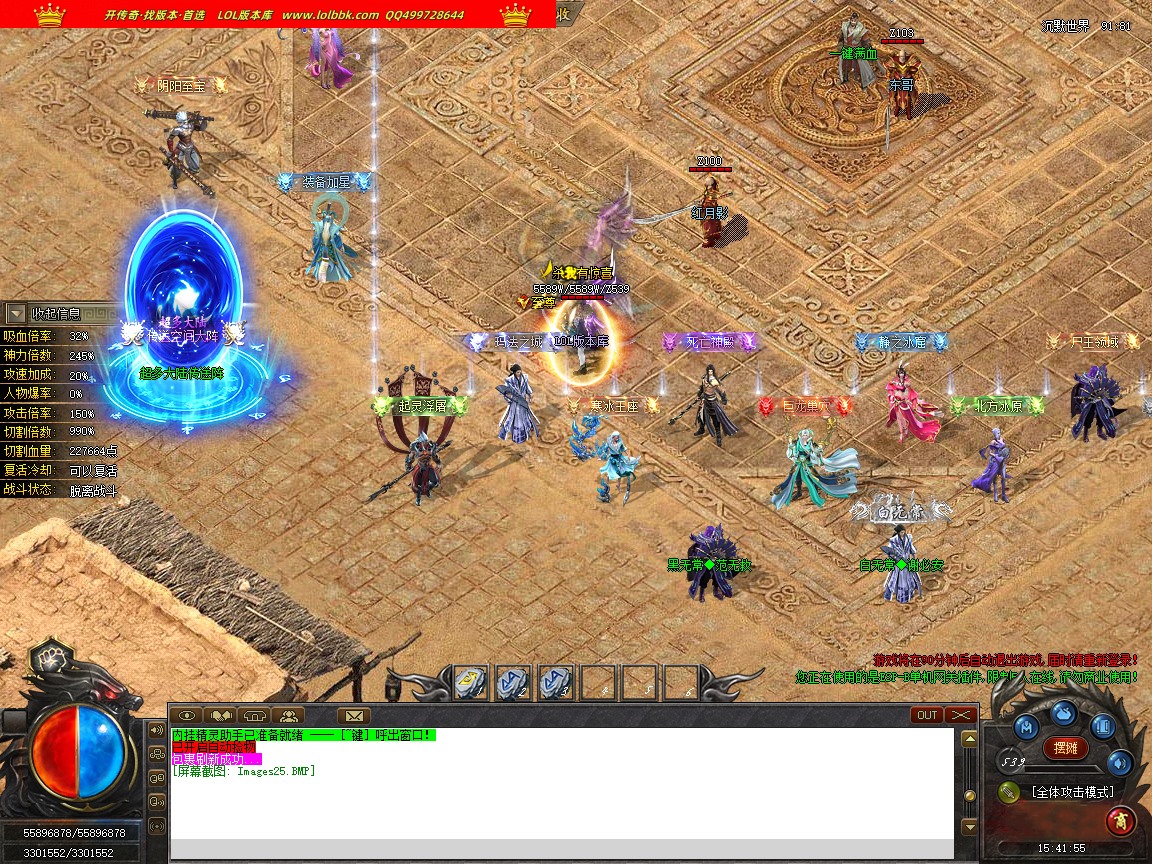Open the character equipment icon
1152x864 pixels.
[x=1028, y=726]
